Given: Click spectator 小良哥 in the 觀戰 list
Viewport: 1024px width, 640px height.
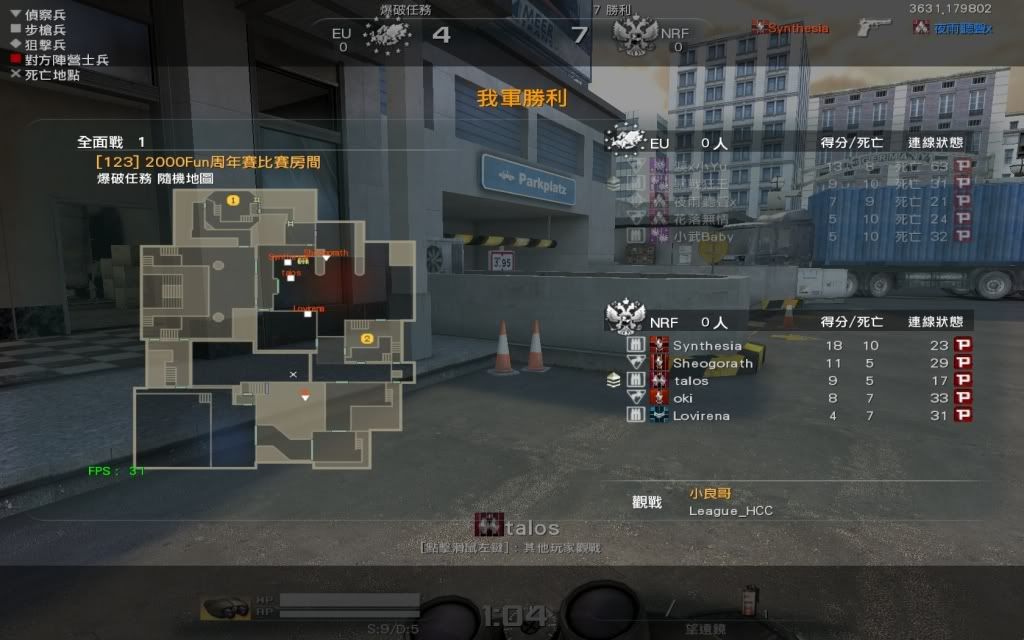Looking at the screenshot, I should pos(710,493).
